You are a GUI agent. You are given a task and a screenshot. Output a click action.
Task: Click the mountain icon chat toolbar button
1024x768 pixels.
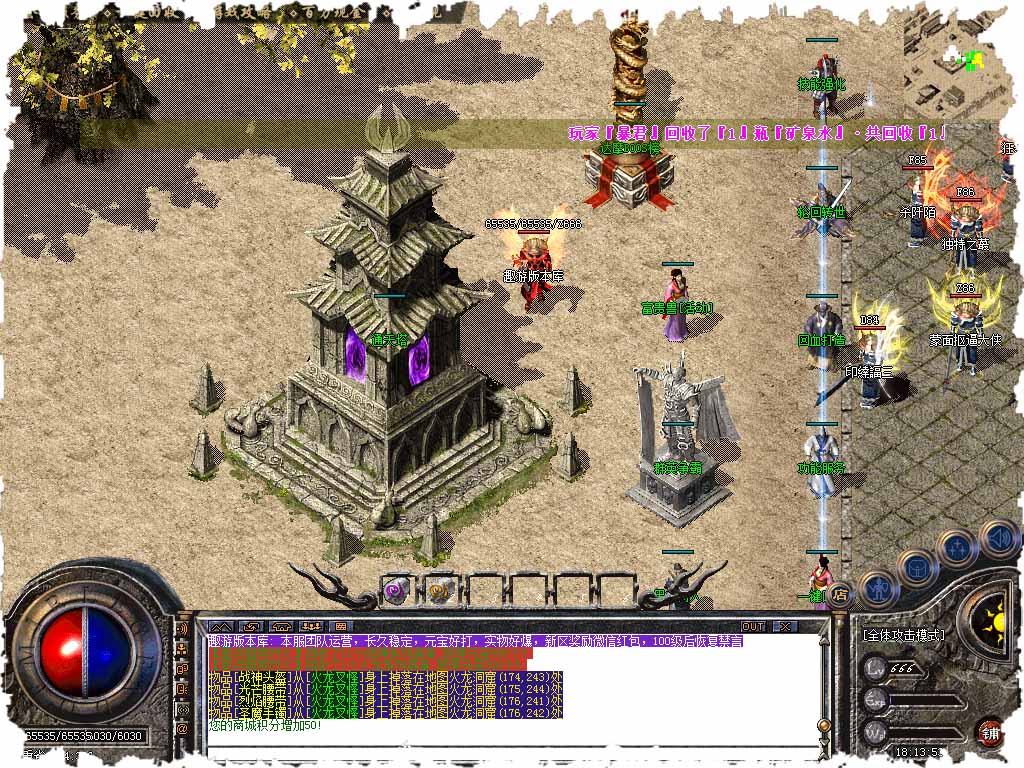pos(221,627)
